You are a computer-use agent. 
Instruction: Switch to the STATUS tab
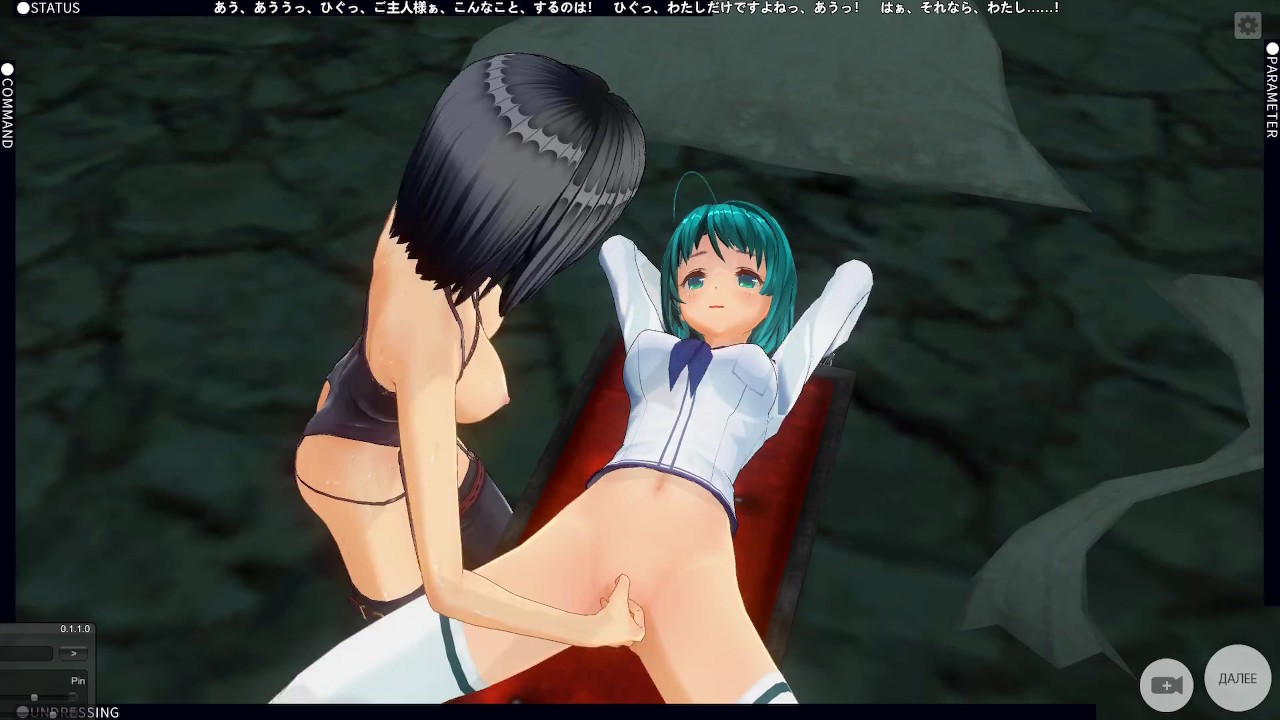click(x=48, y=7)
